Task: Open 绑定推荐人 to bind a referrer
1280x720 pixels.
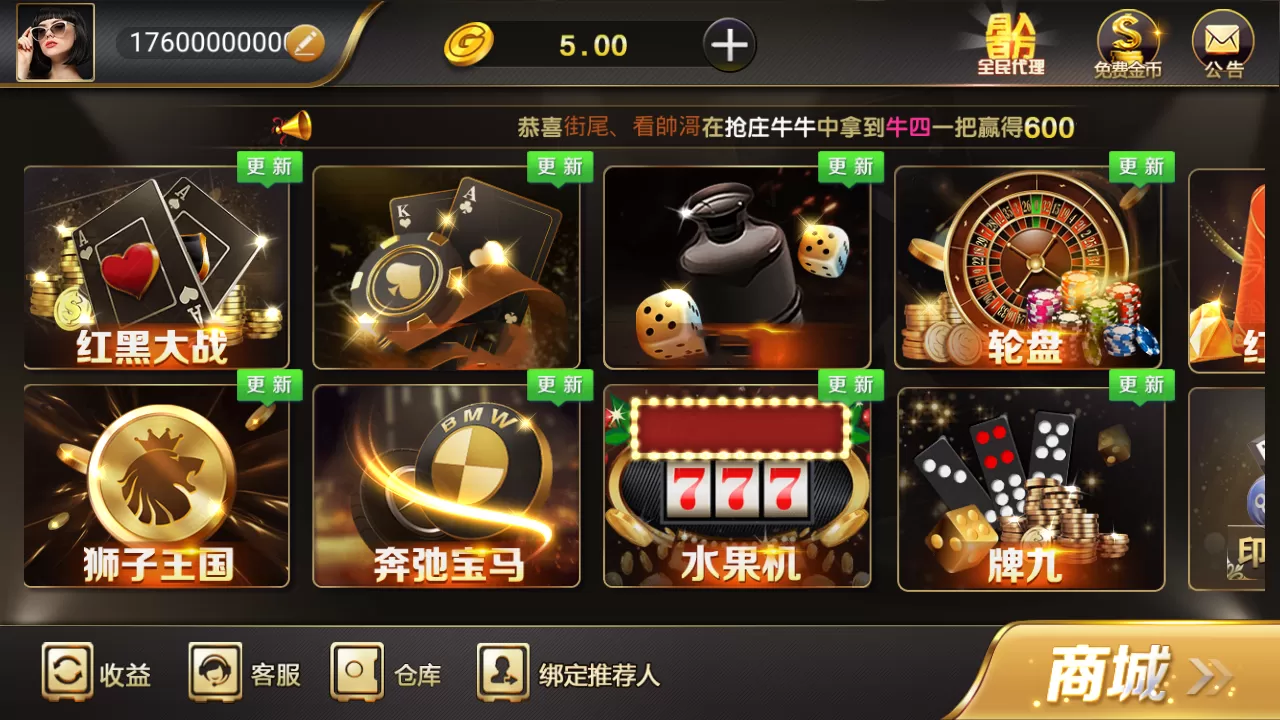Action: coord(570,676)
